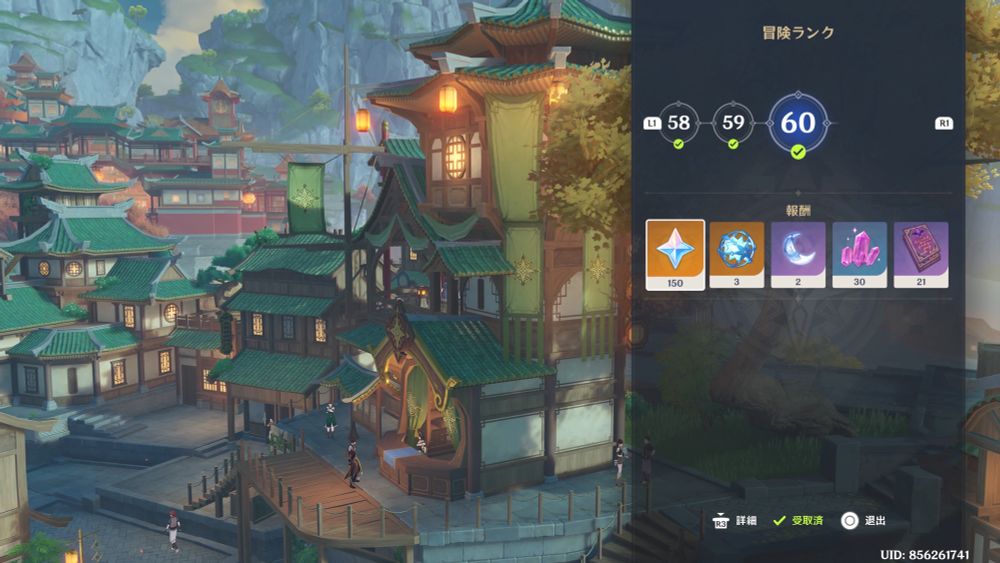
Task: Select Adventure Rank 59 node
Action: (x=733, y=123)
